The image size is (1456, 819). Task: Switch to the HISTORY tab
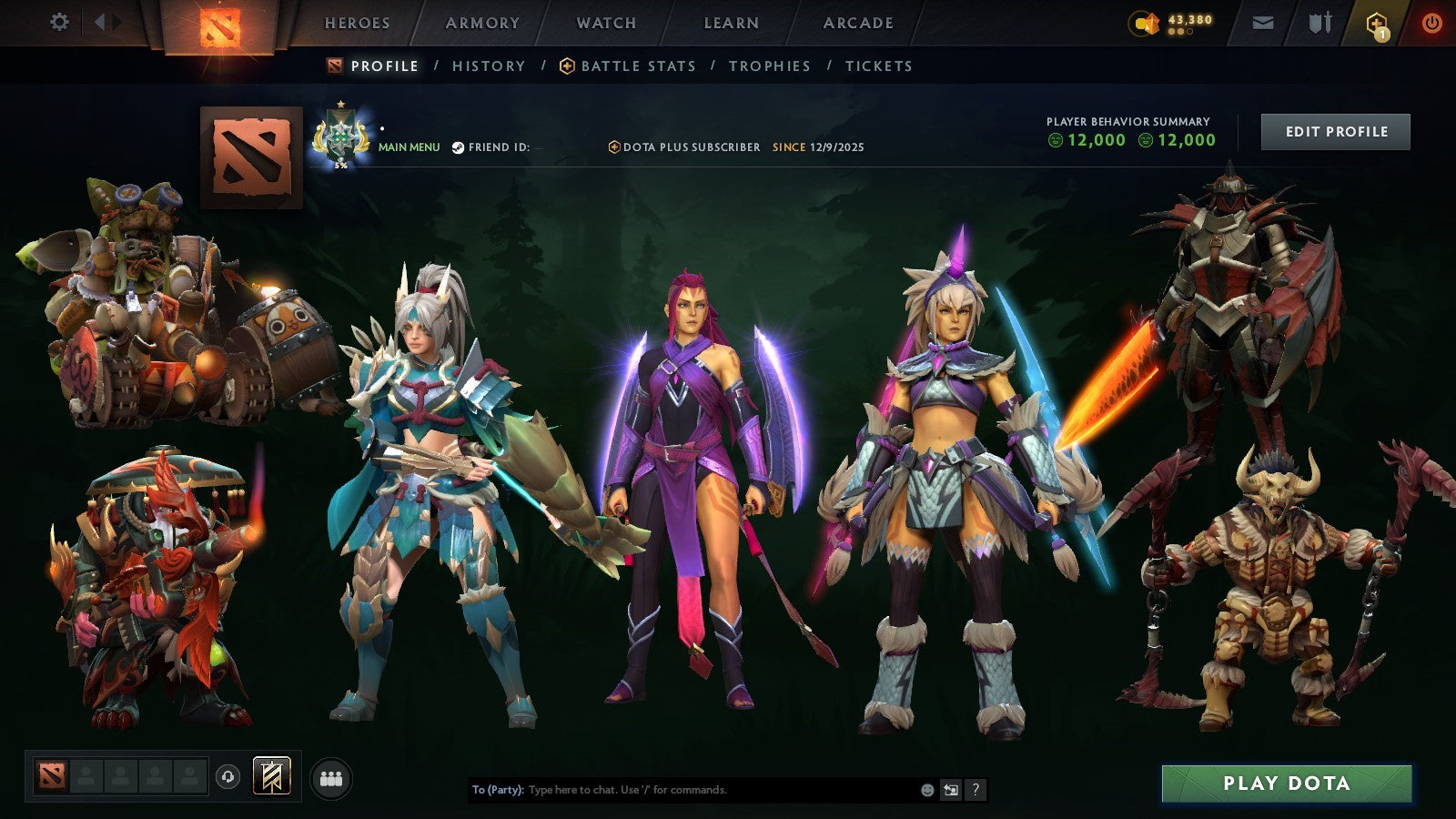(490, 66)
